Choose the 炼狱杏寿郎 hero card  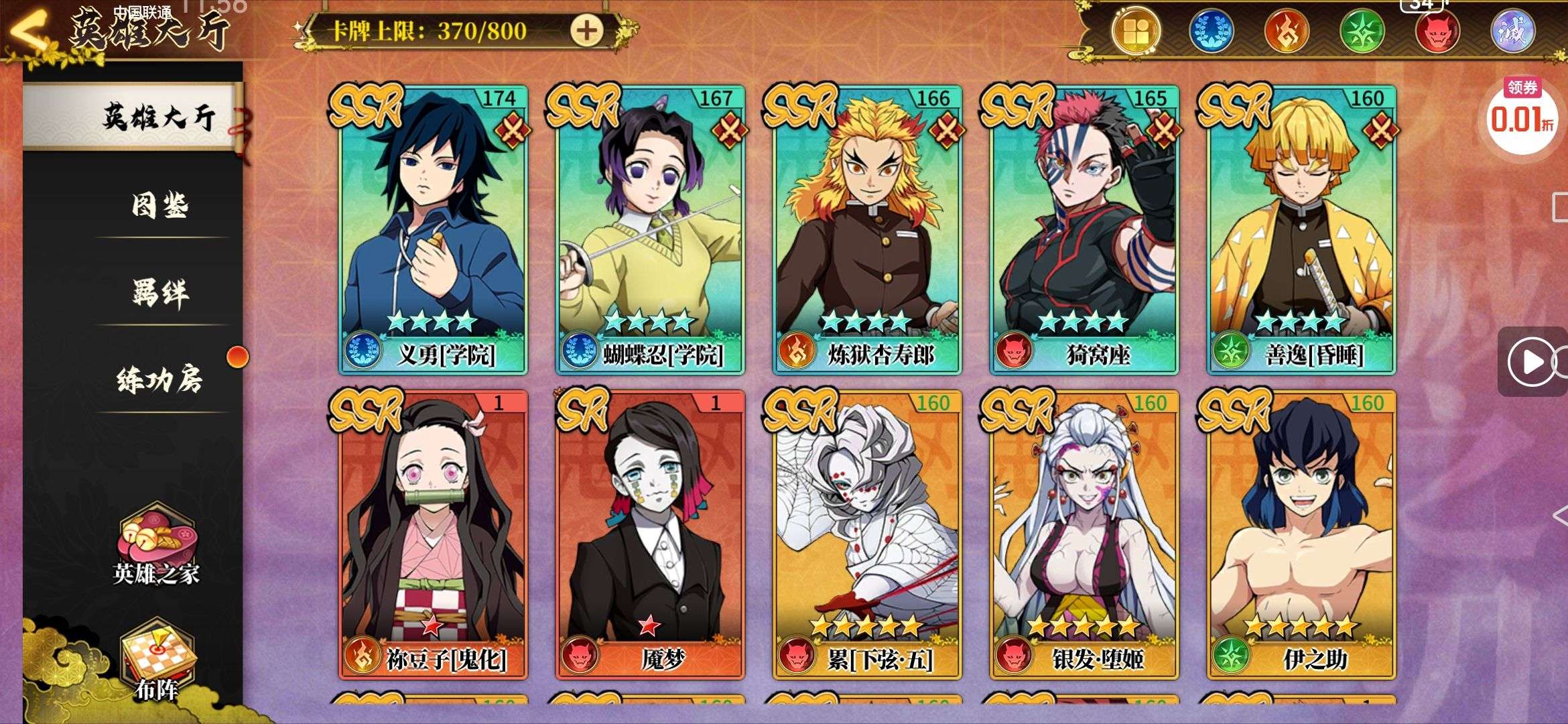click(x=867, y=228)
